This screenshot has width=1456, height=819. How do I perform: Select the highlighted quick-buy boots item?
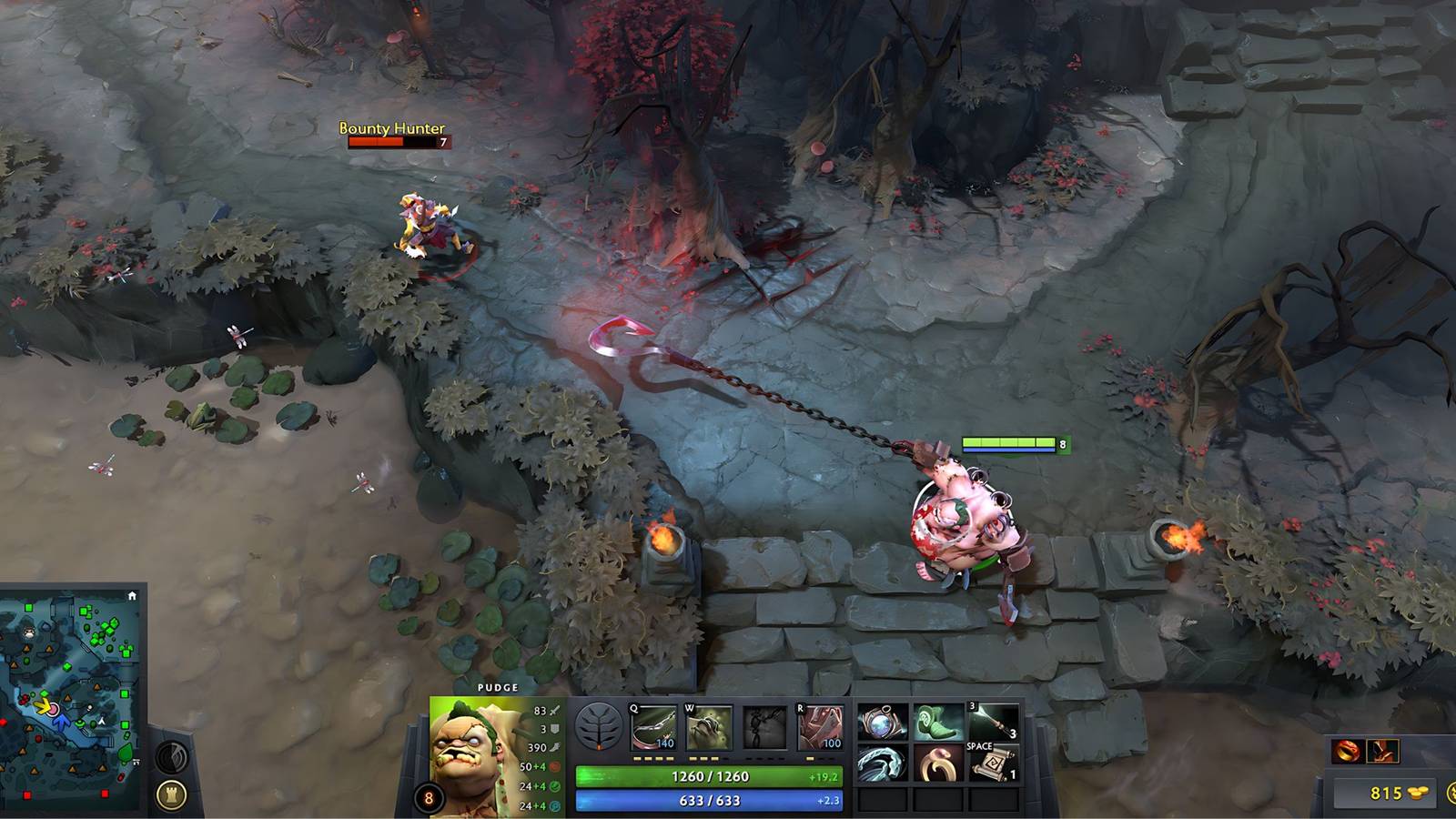click(x=1382, y=751)
